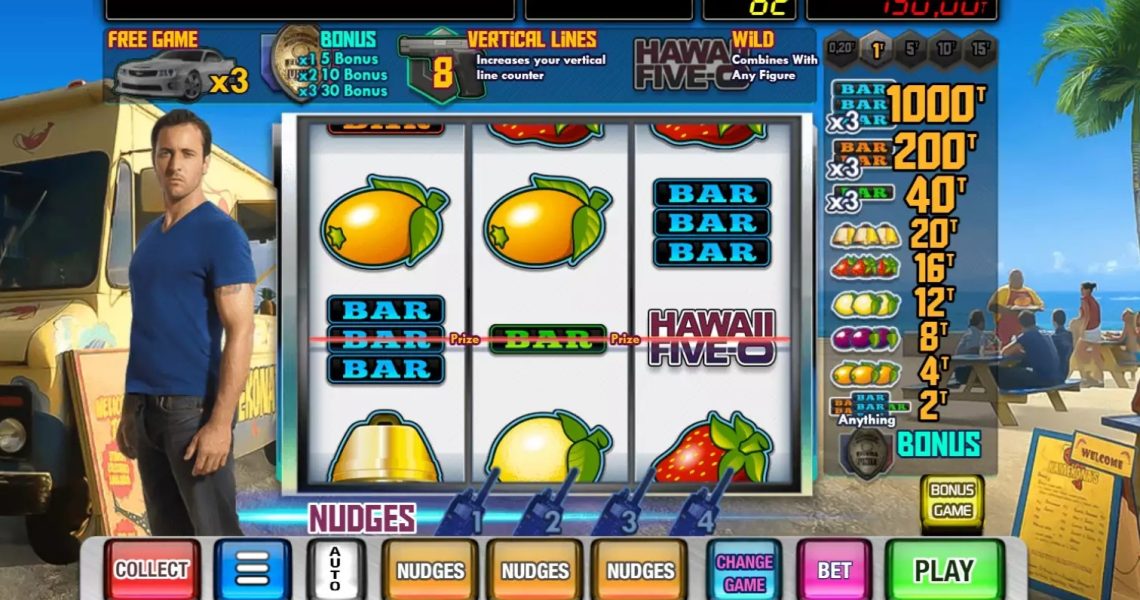Open the blue three-line menu button

coord(252,570)
